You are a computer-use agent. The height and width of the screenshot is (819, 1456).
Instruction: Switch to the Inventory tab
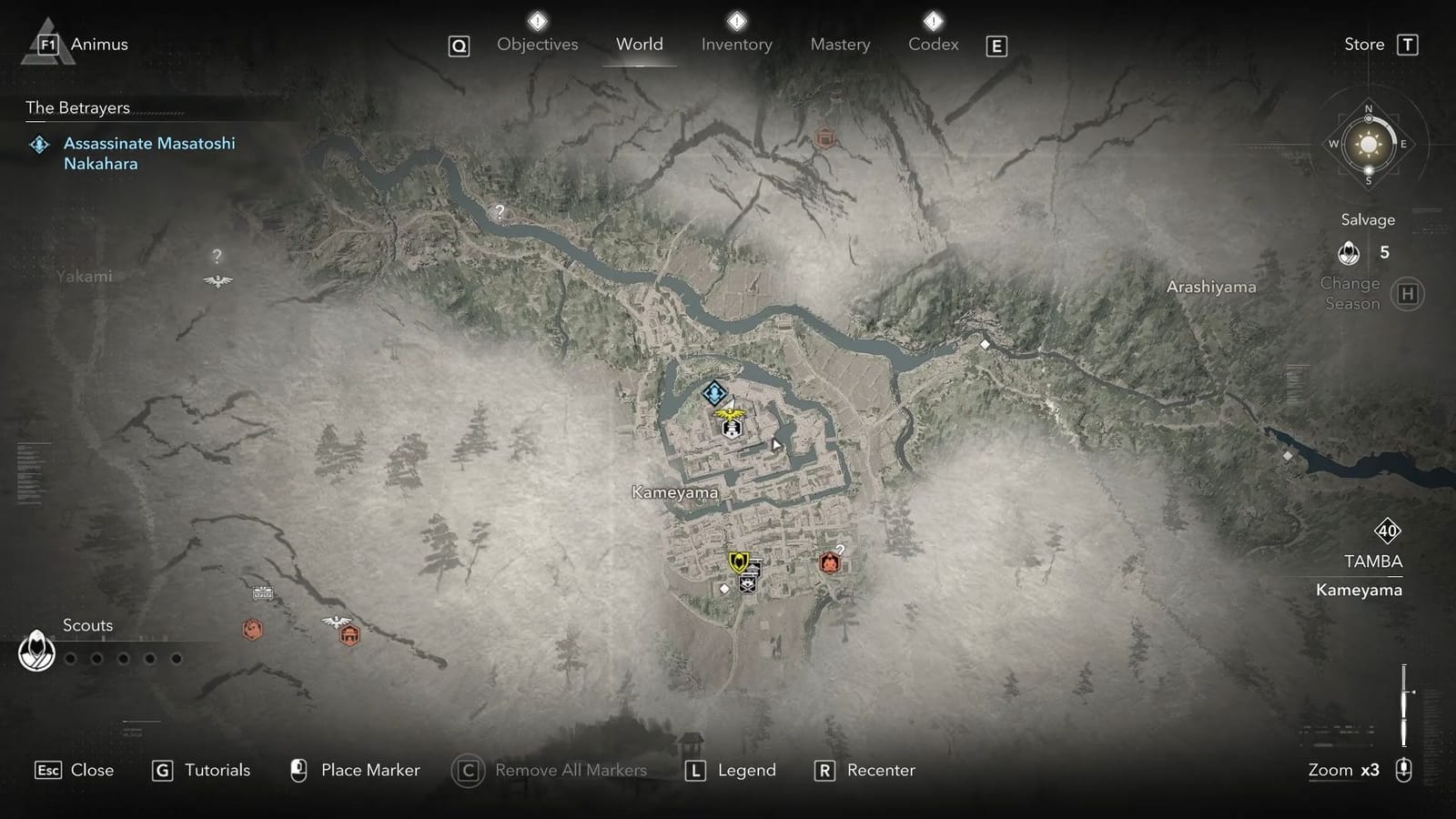tap(736, 44)
